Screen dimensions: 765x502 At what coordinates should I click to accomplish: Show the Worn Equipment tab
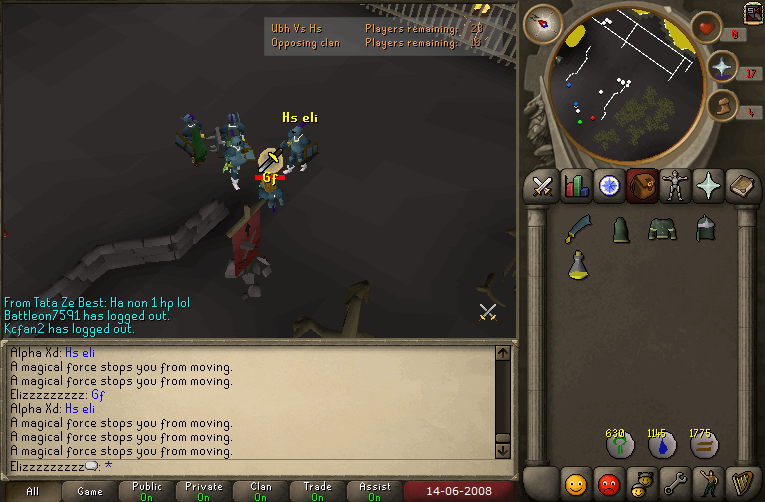675,186
